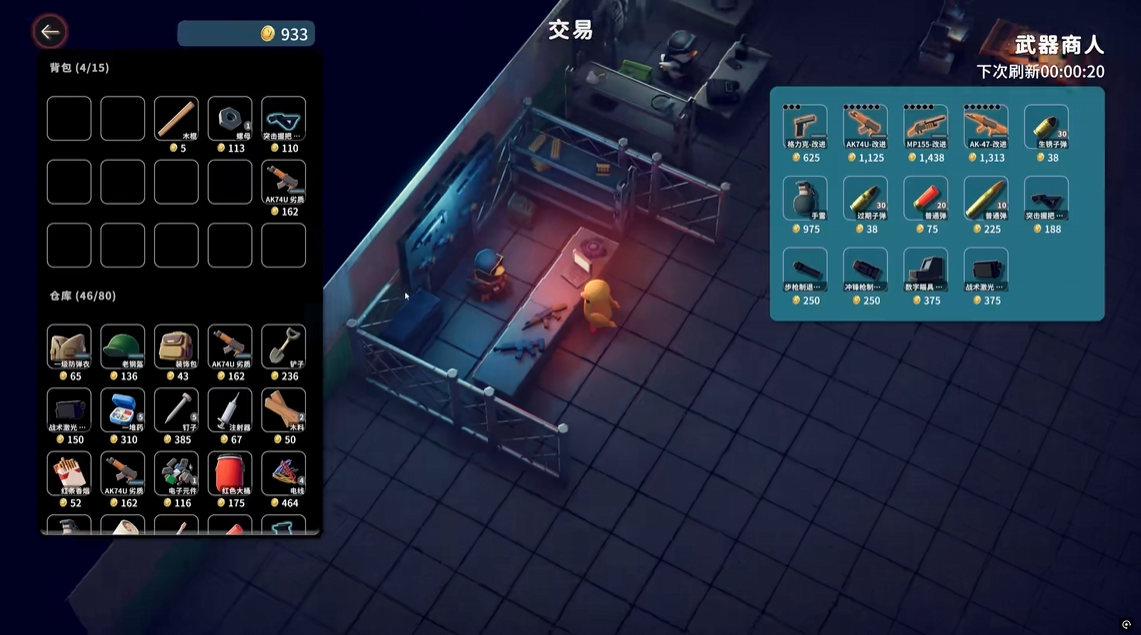The height and width of the screenshot is (635, 1141).
Task: Click the back arrow button
Action: [x=49, y=32]
